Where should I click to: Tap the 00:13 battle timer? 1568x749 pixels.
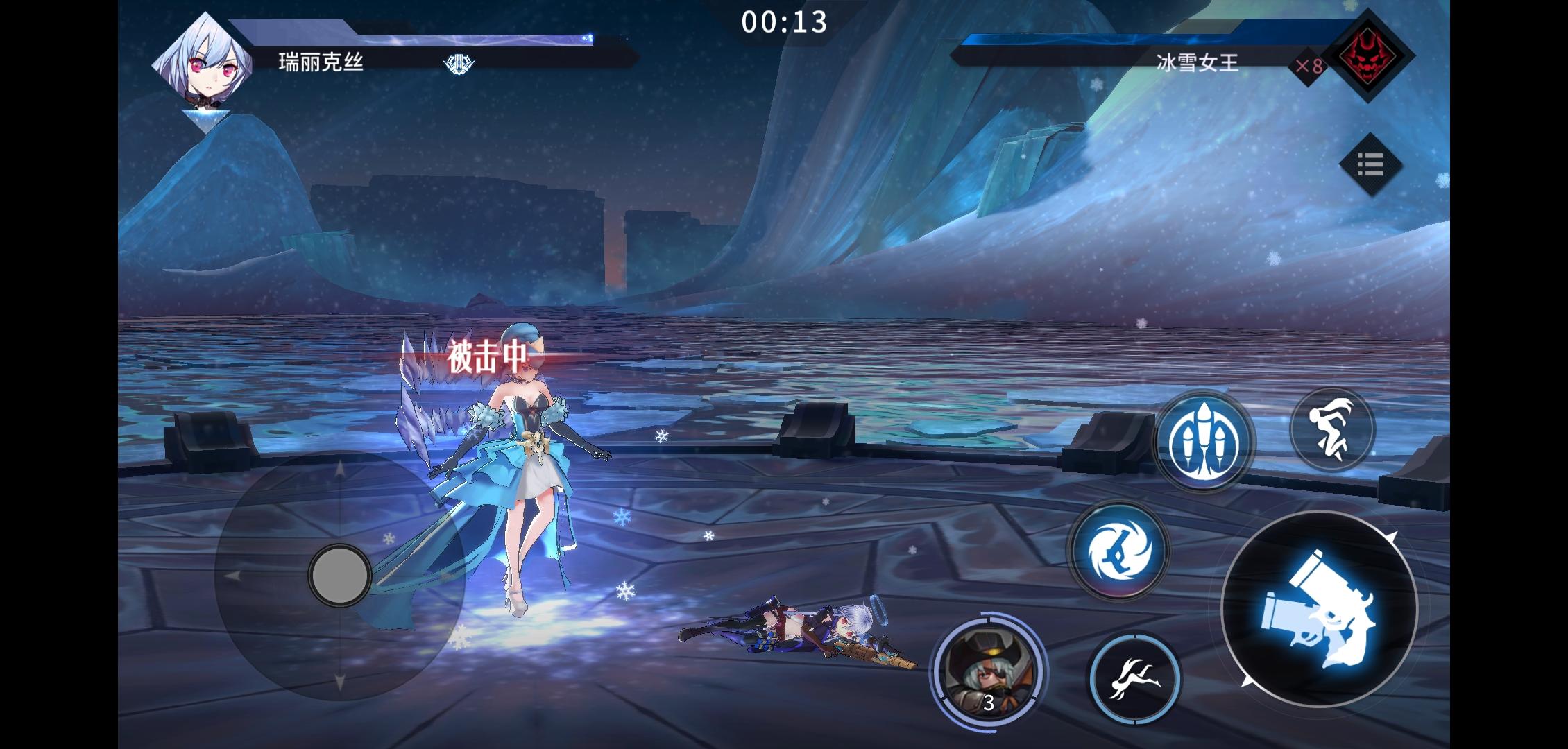(x=784, y=22)
